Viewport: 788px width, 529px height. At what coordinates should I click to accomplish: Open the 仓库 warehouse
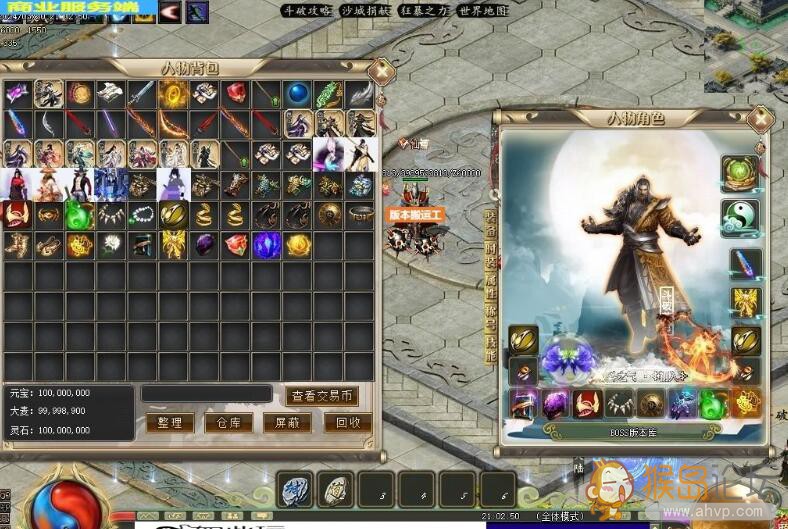click(x=229, y=423)
